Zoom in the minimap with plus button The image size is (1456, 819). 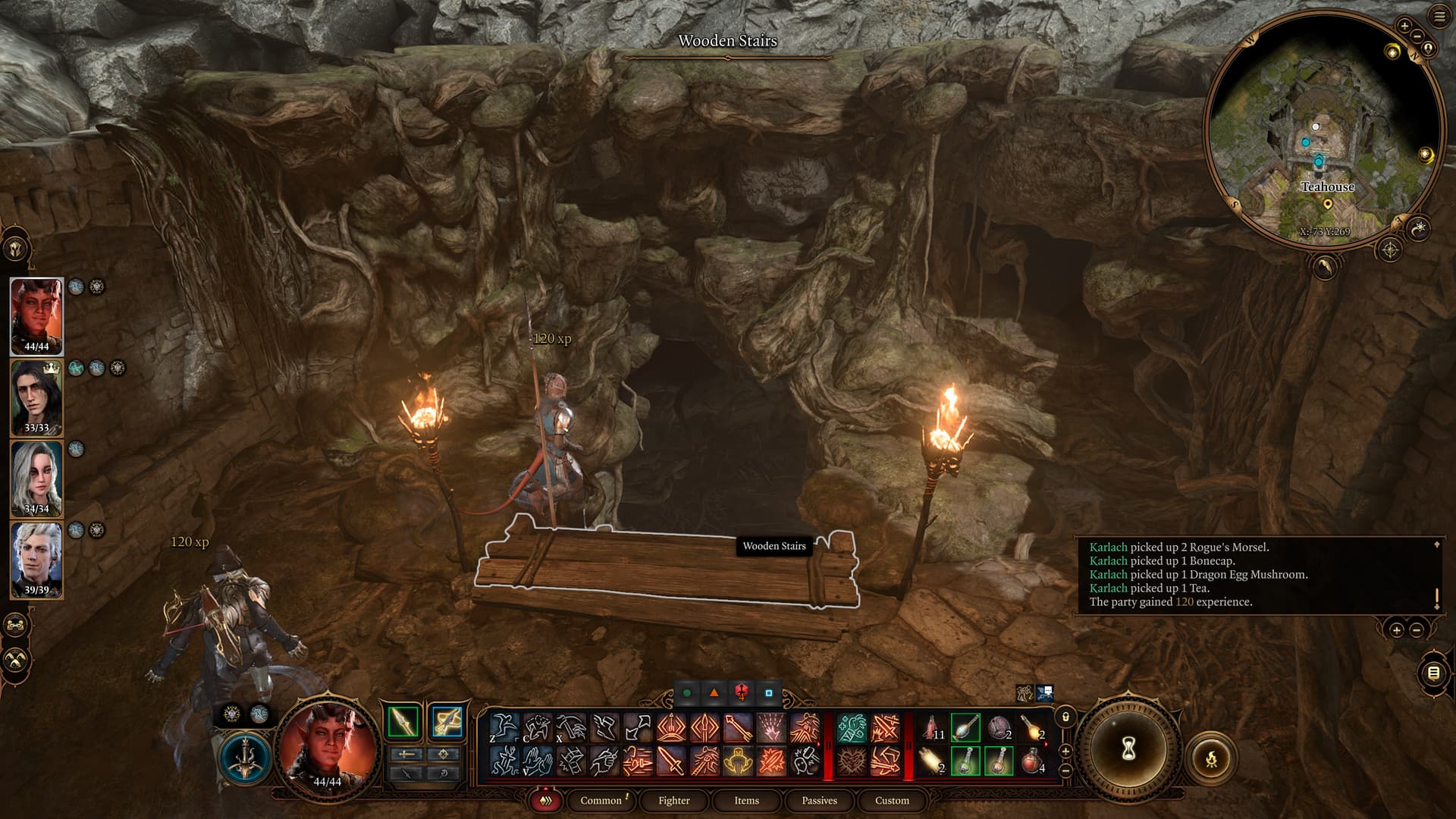point(1404,27)
